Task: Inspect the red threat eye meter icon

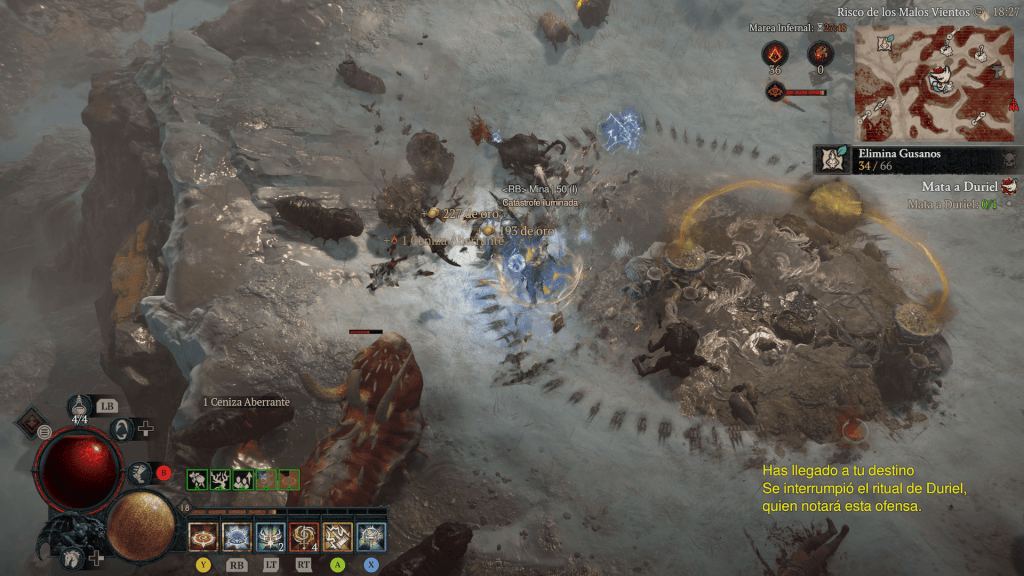Action: coord(774,92)
